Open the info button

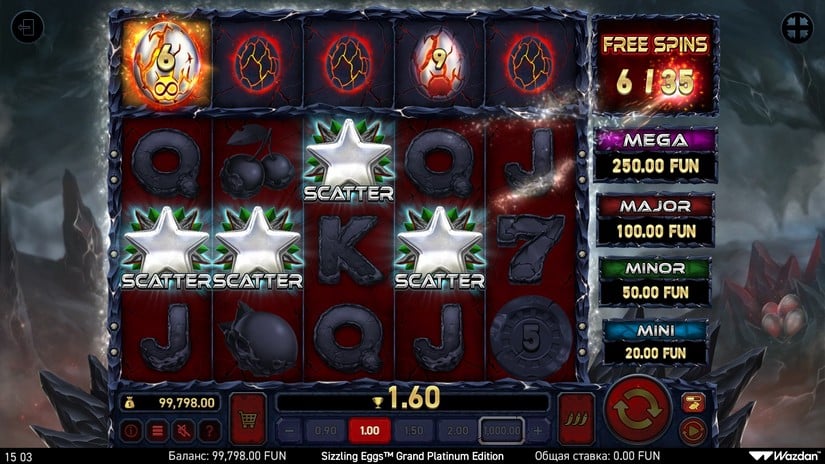[131, 431]
